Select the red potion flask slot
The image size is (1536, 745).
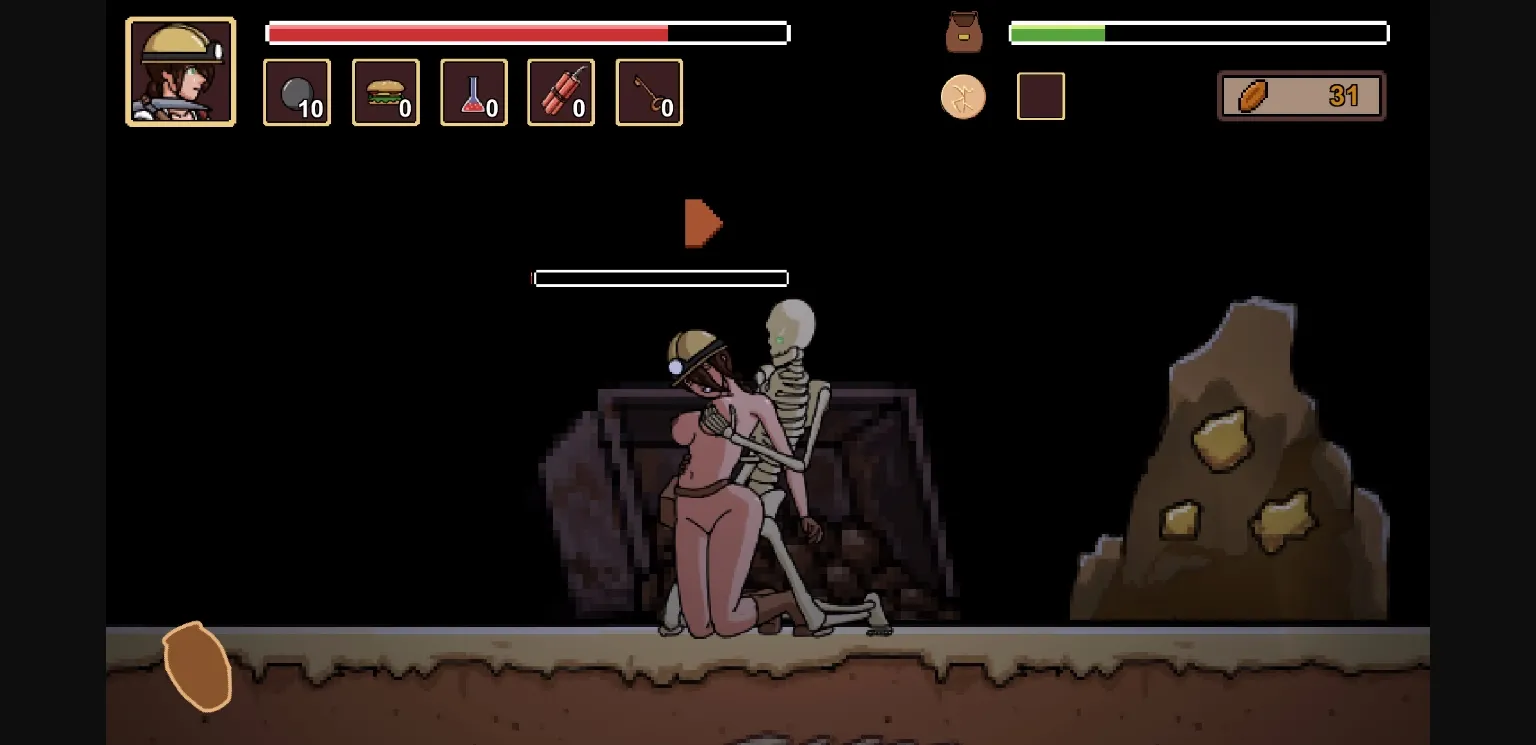click(x=473, y=92)
